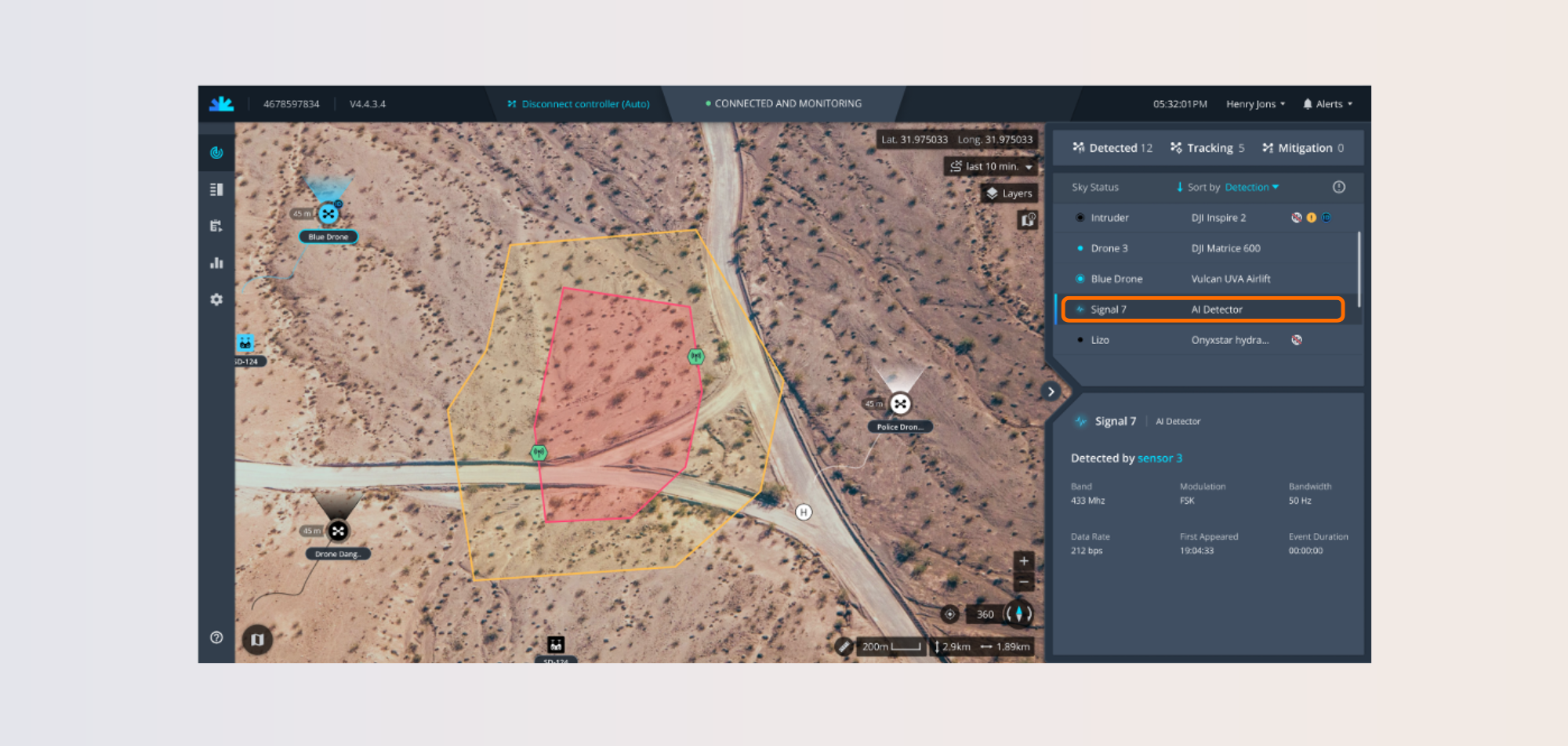
Task: Open the Layers map menu
Action: (1010, 194)
